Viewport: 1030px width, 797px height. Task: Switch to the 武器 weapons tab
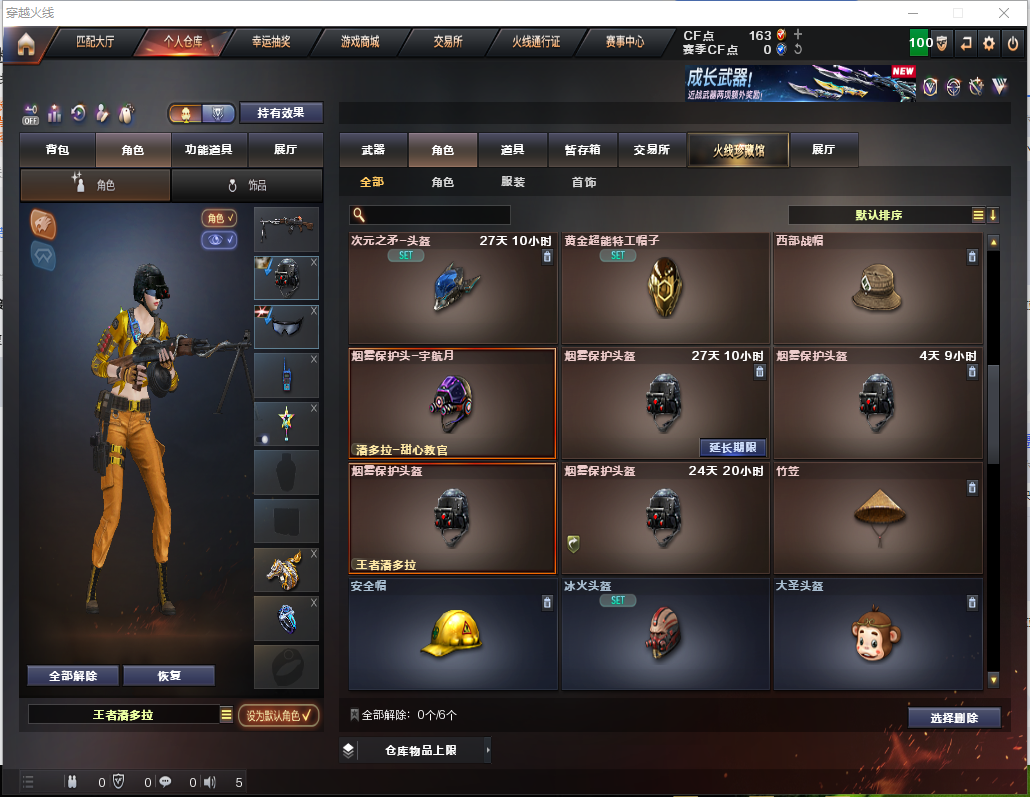click(x=373, y=150)
